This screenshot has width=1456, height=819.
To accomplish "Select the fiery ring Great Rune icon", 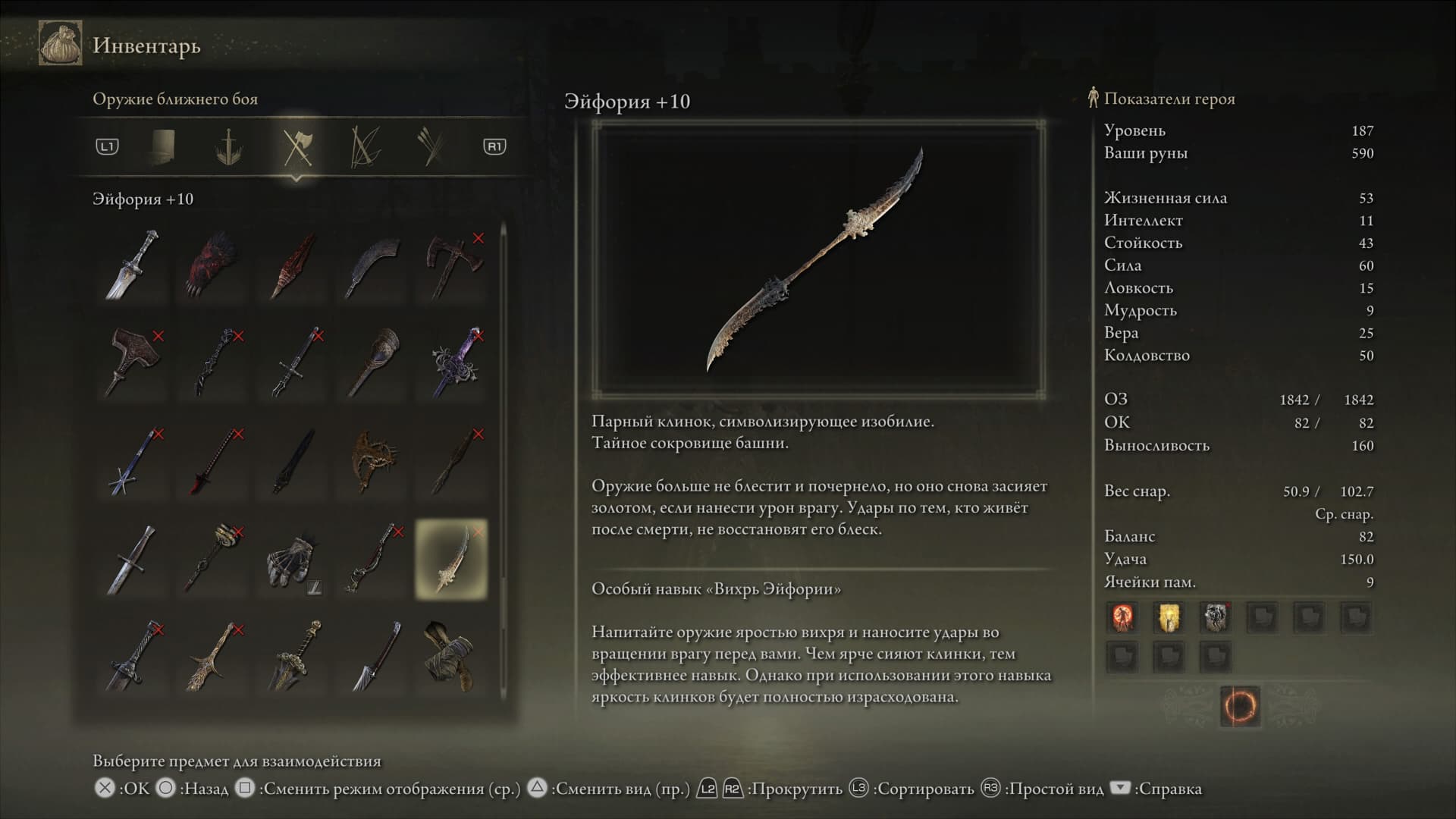I will [x=1240, y=707].
